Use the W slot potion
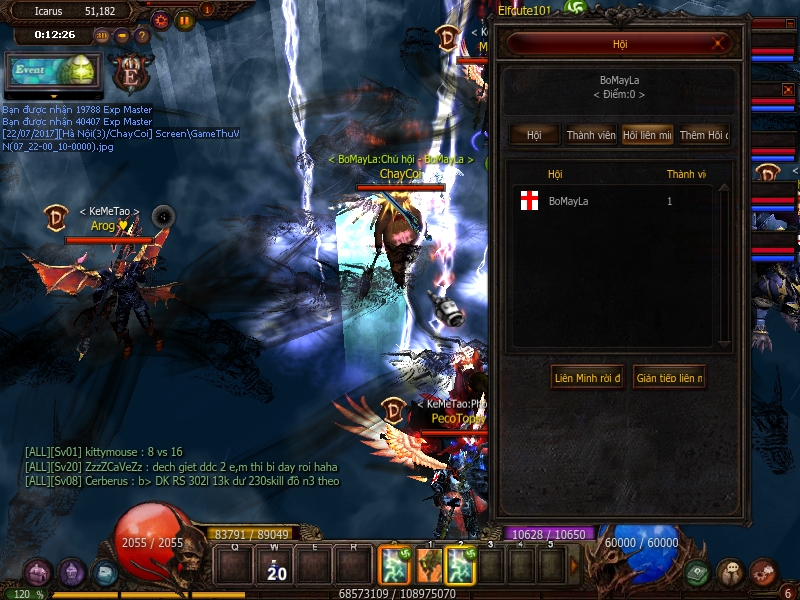Image resolution: width=800 pixels, height=600 pixels. click(x=273, y=567)
